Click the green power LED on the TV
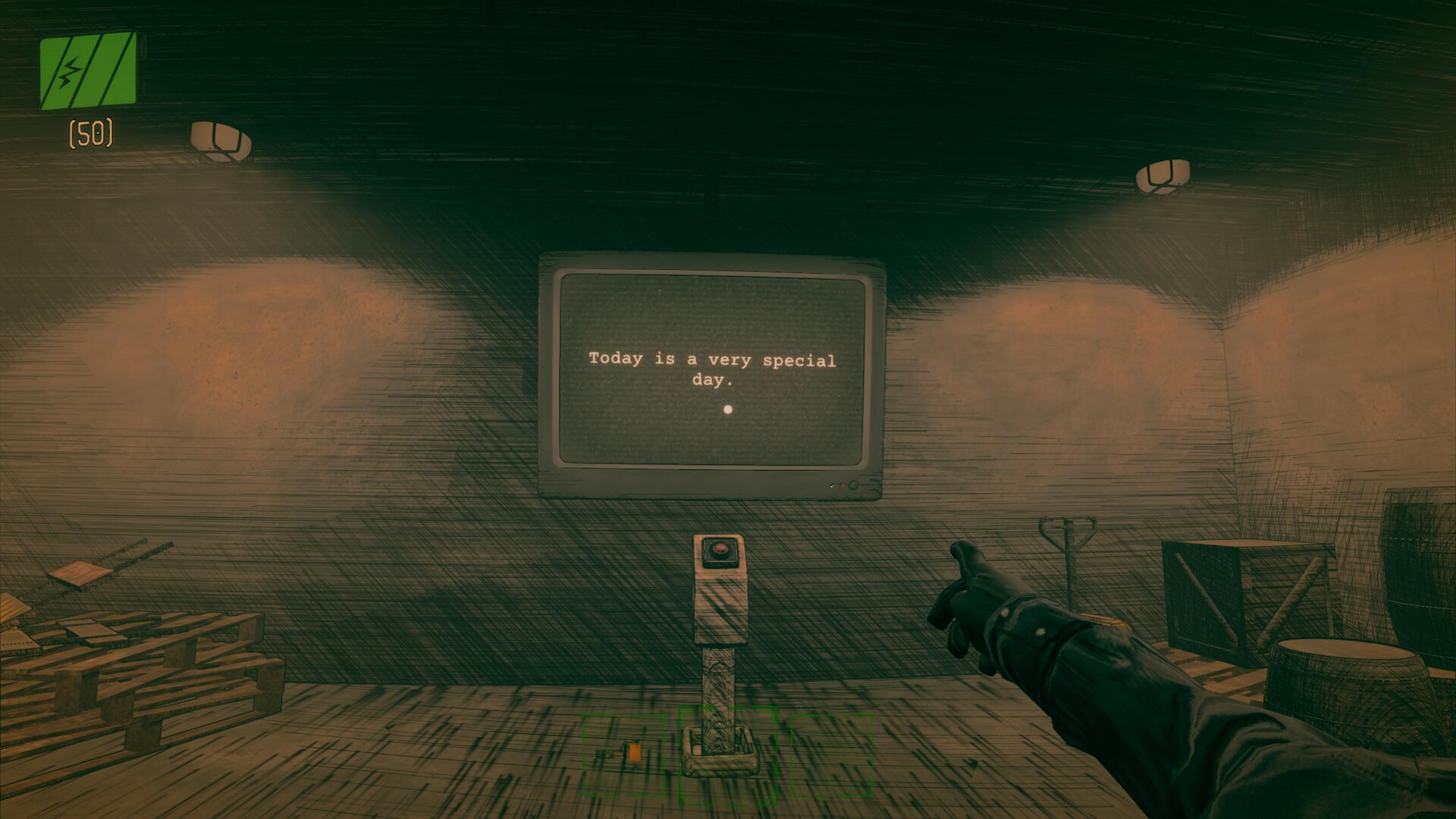This screenshot has width=1456, height=819. (832, 486)
